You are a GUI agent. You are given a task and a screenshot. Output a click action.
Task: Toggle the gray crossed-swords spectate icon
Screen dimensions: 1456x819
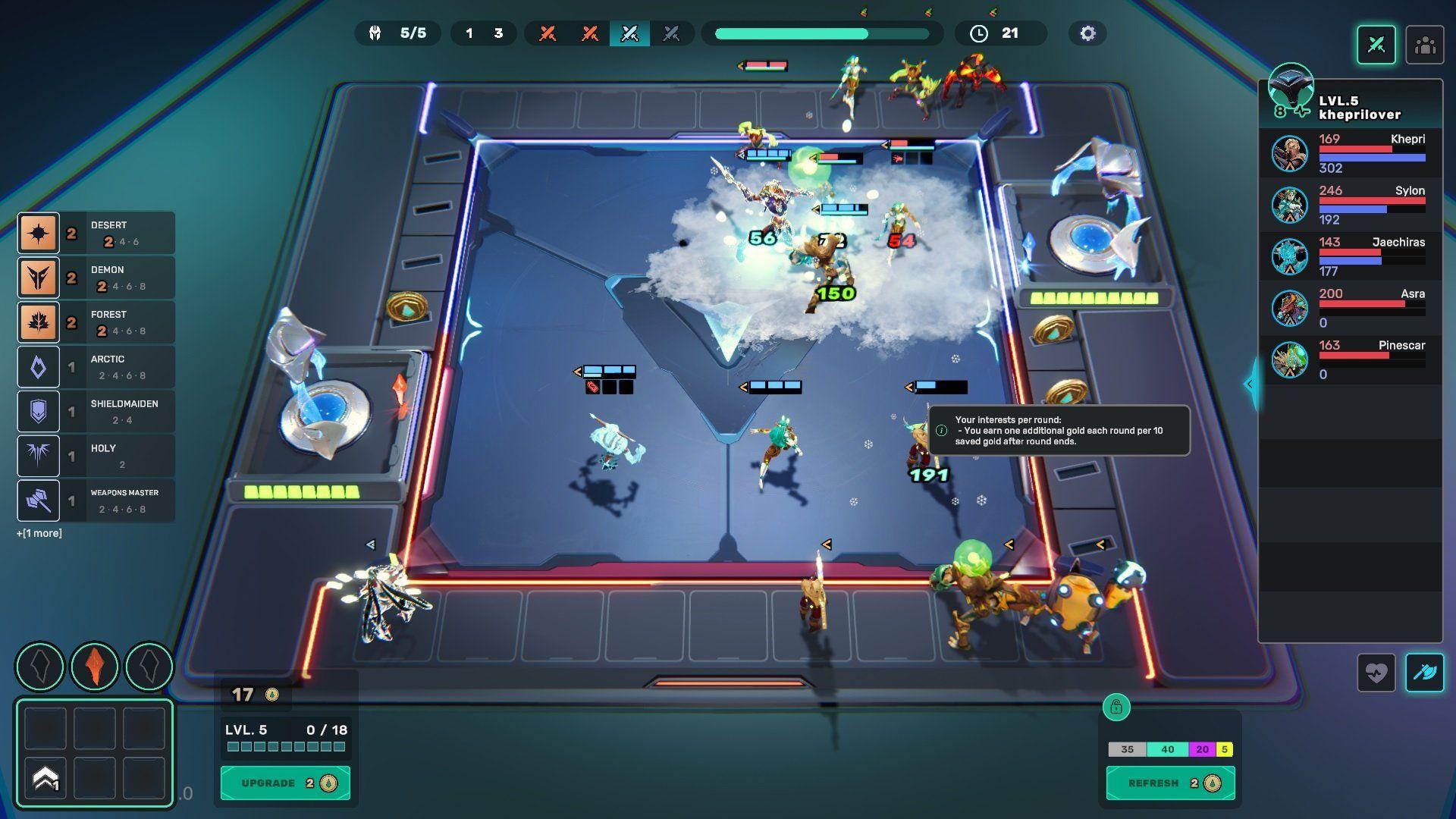(x=672, y=33)
